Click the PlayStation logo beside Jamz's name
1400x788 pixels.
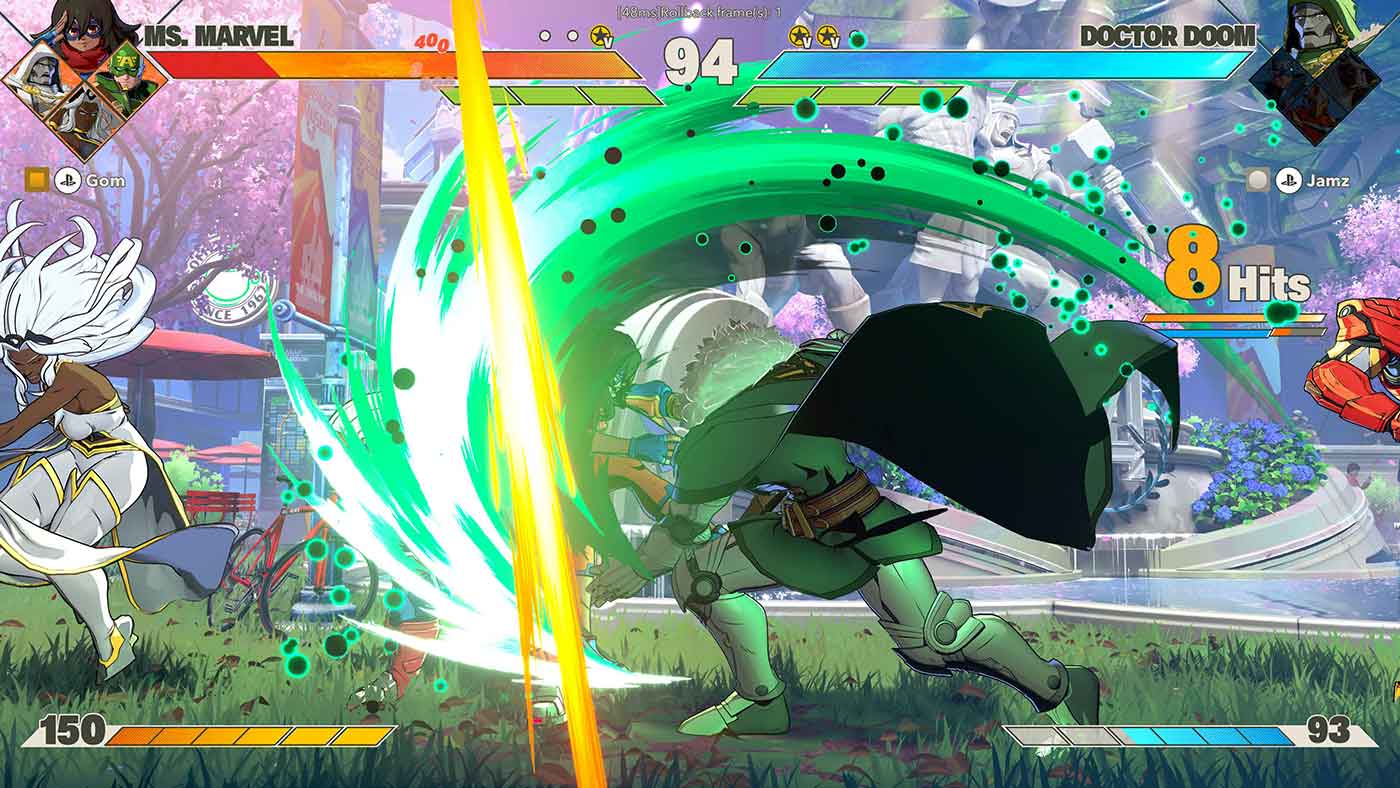point(1289,179)
